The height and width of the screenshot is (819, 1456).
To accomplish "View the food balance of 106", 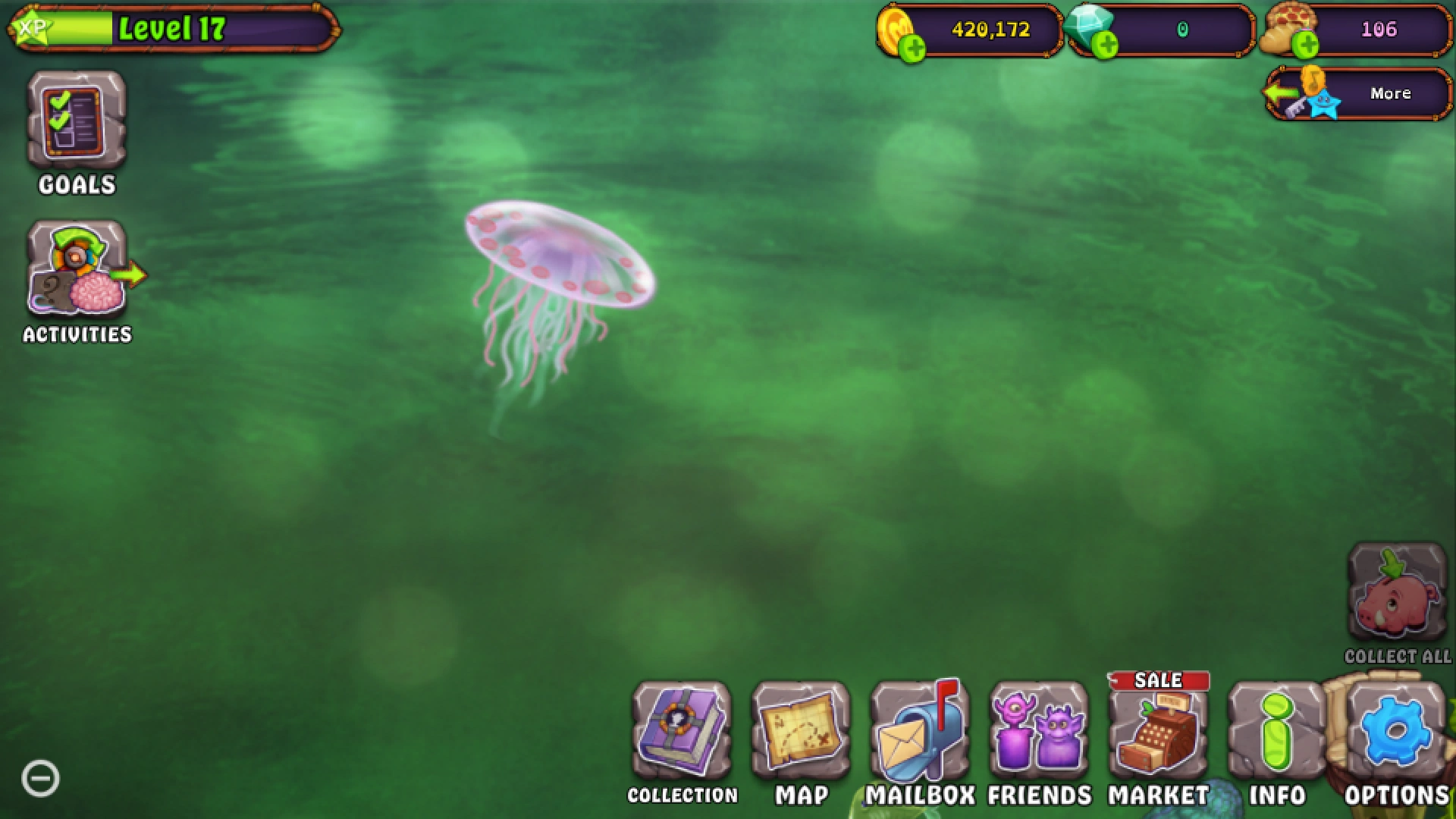I will (x=1380, y=30).
